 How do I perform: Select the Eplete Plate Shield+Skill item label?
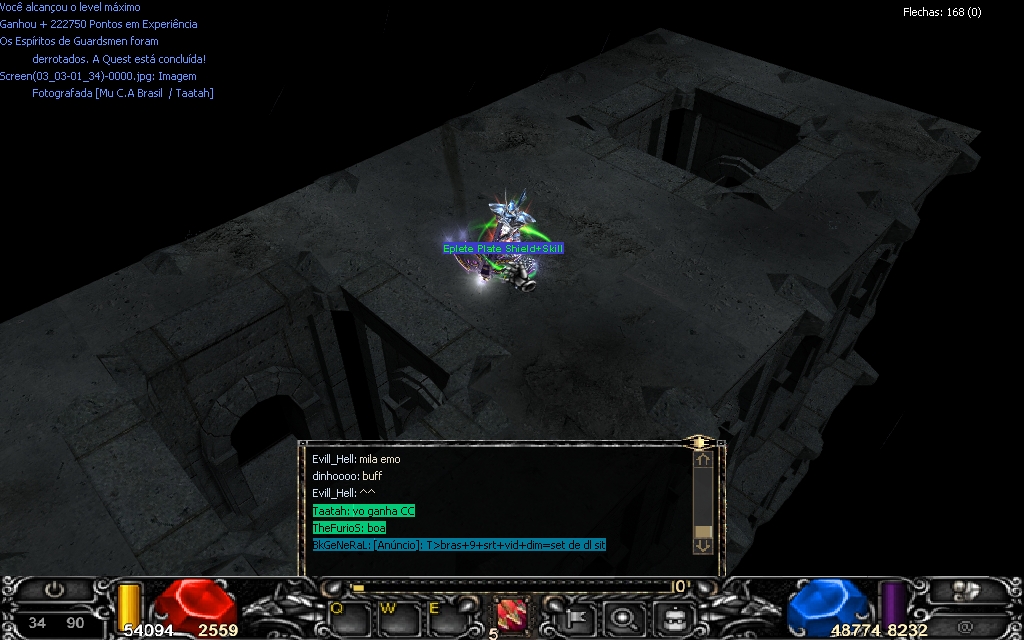click(x=504, y=248)
